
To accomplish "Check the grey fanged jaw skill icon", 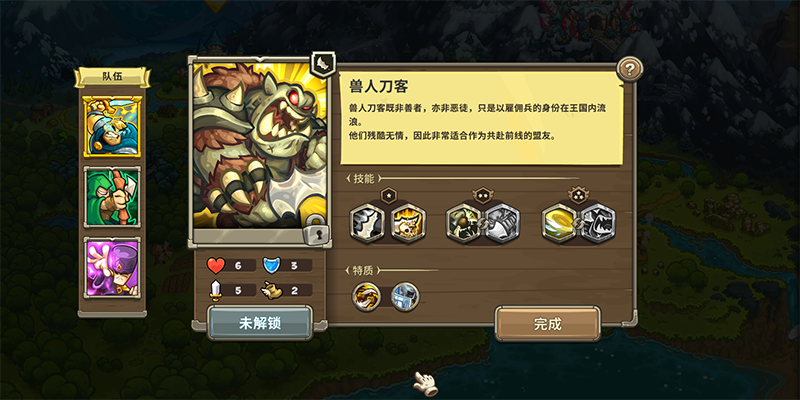I will tap(598, 223).
